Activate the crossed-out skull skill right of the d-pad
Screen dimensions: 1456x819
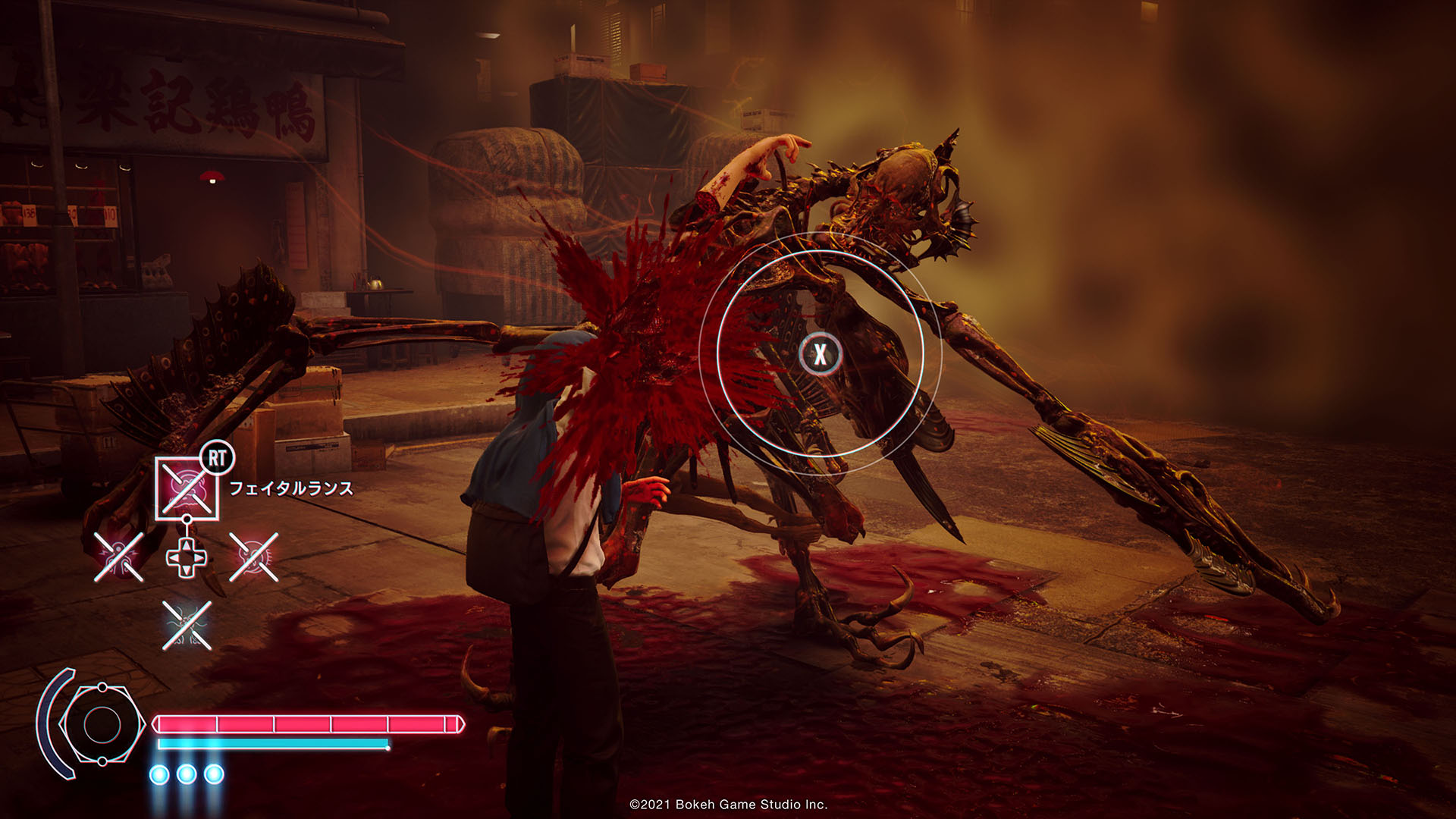click(x=253, y=557)
